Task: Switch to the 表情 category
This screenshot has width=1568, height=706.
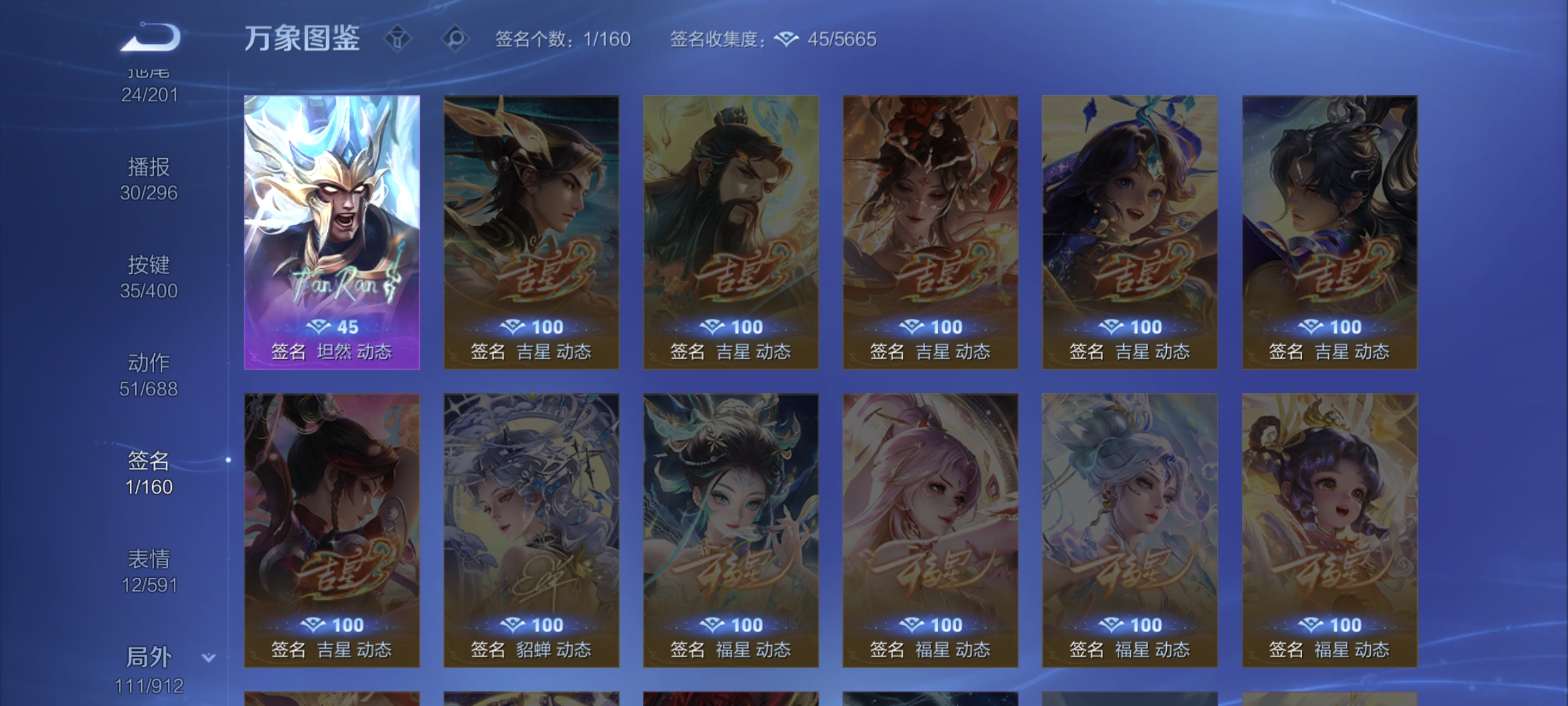Action: tap(148, 558)
